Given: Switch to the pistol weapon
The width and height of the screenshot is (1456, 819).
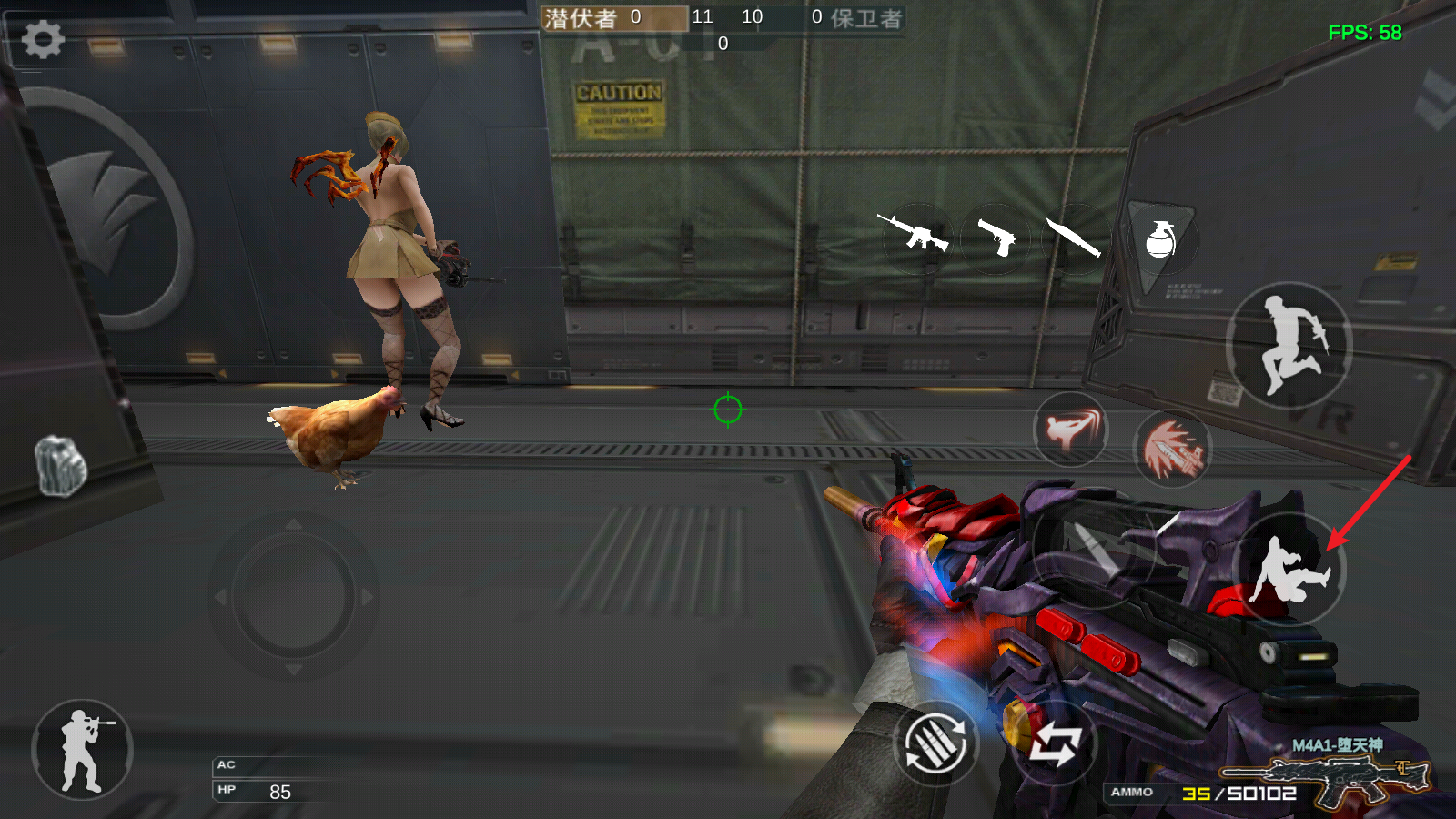Looking at the screenshot, I should coord(996,238).
